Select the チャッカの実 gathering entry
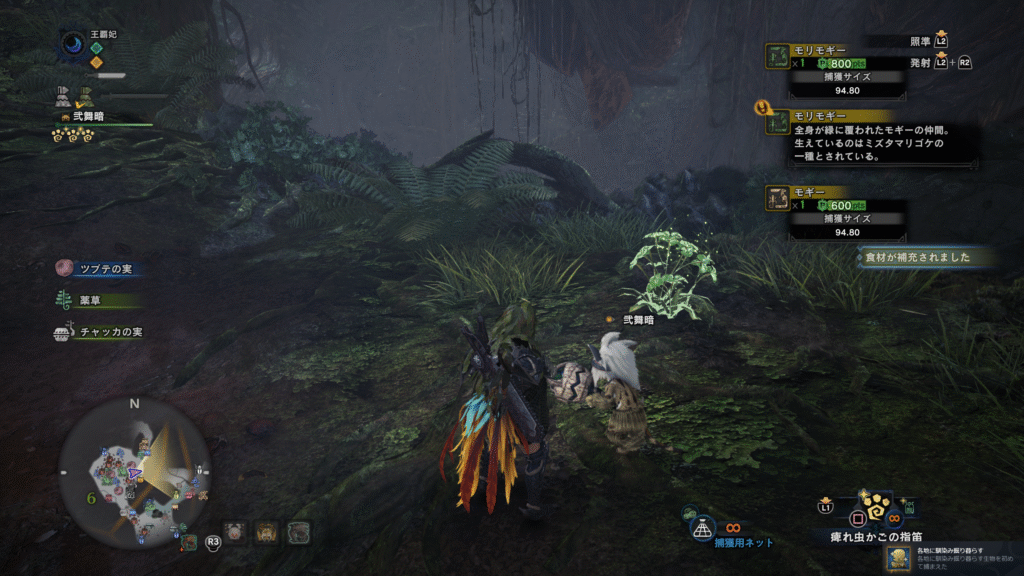 pos(98,332)
